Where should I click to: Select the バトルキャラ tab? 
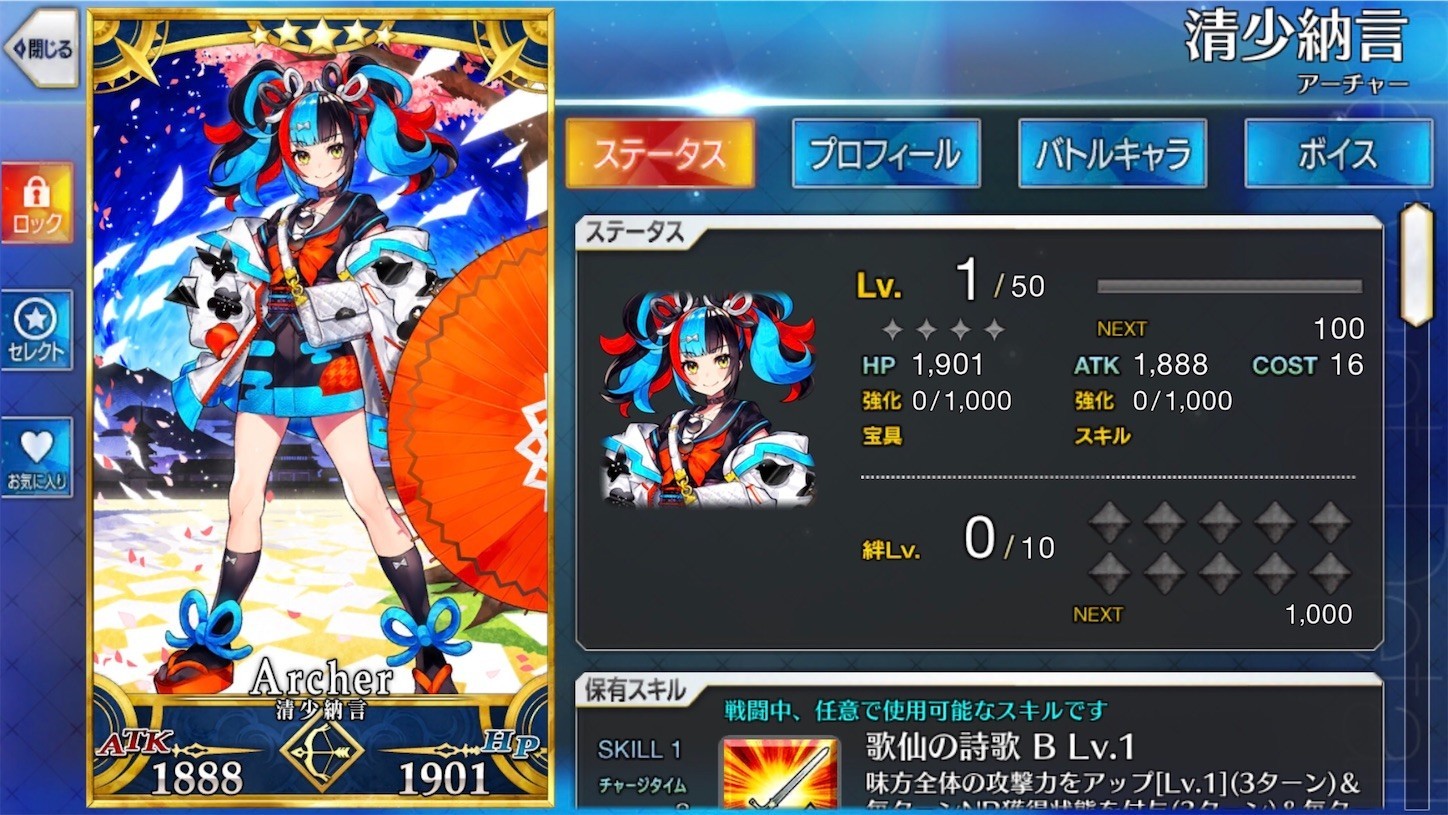pos(1111,153)
